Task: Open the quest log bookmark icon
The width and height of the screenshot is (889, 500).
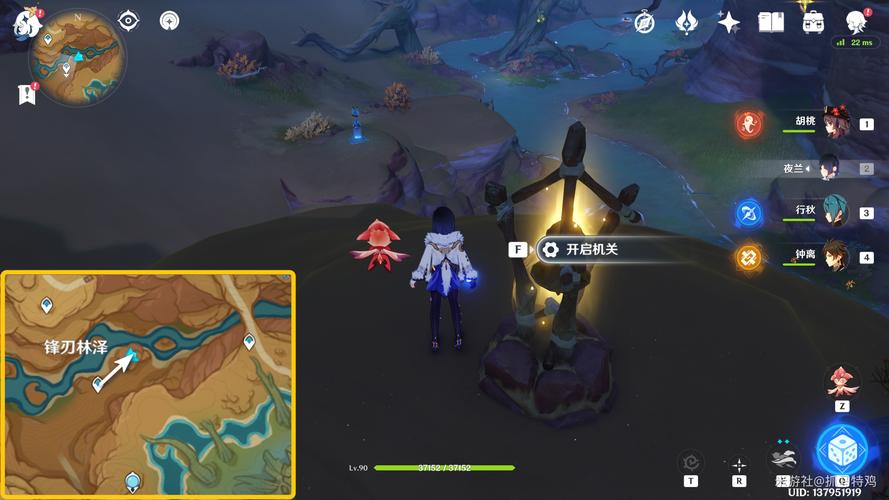Action: click(25, 94)
